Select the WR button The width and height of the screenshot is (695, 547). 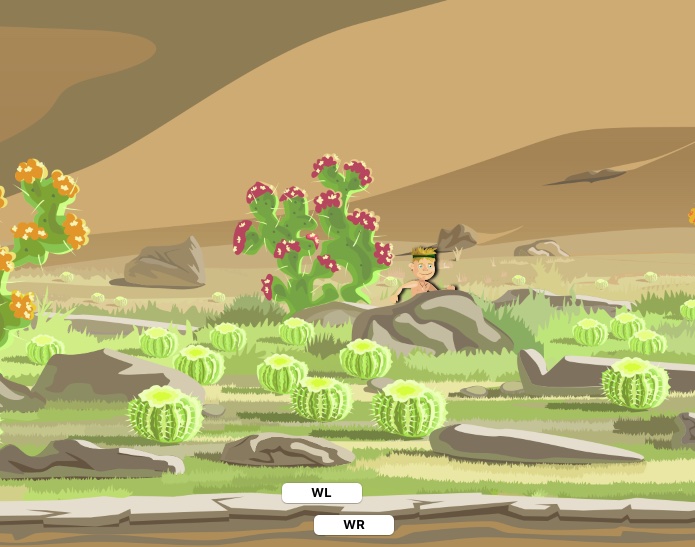pyautogui.click(x=353, y=525)
